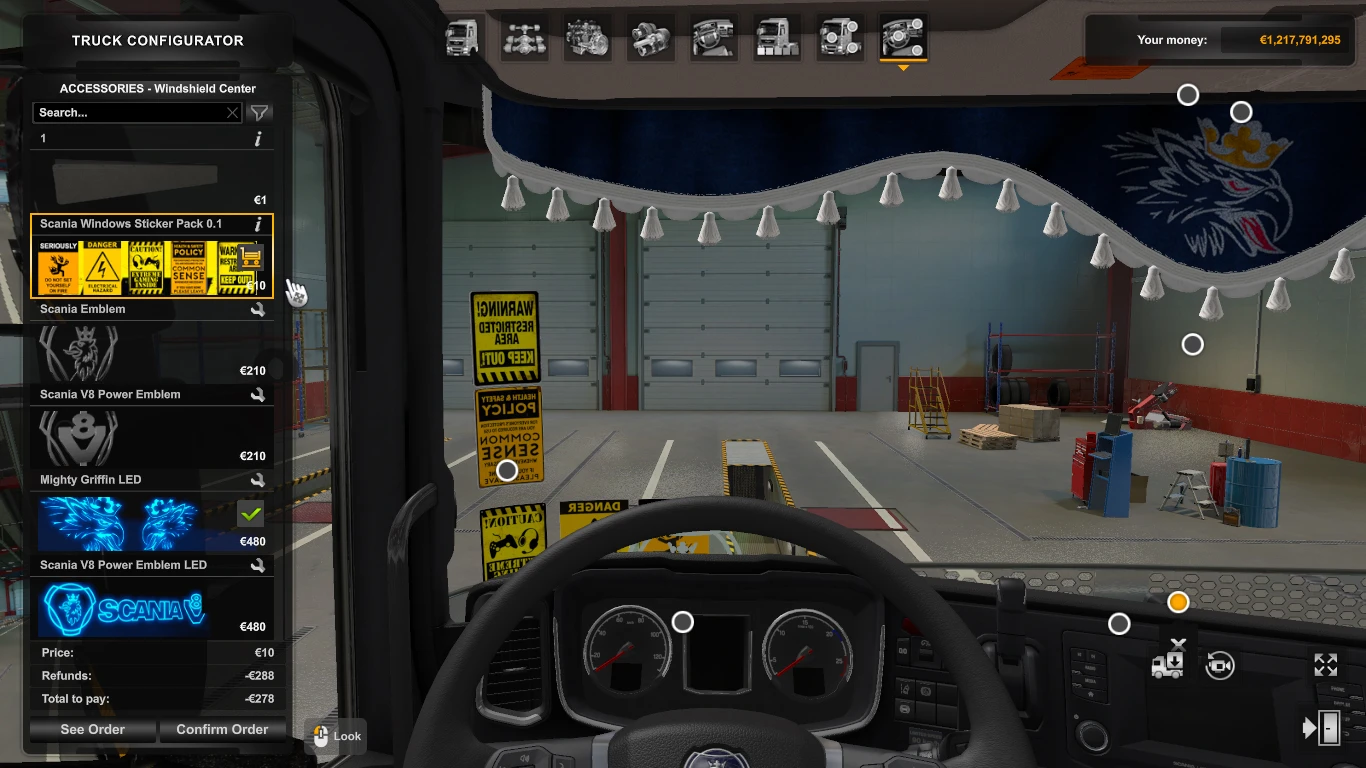Open the info icon for Scania Windows Sticker Pack
This screenshot has width=1366, height=768.
[x=259, y=224]
